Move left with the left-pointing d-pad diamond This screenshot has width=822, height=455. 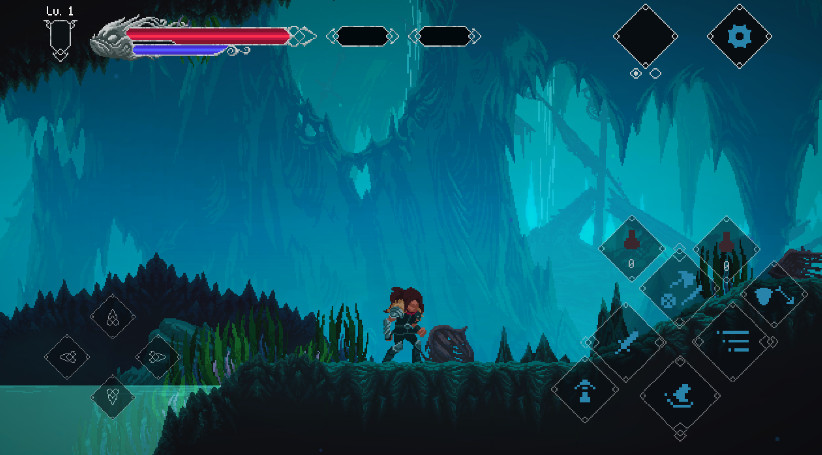(68, 356)
